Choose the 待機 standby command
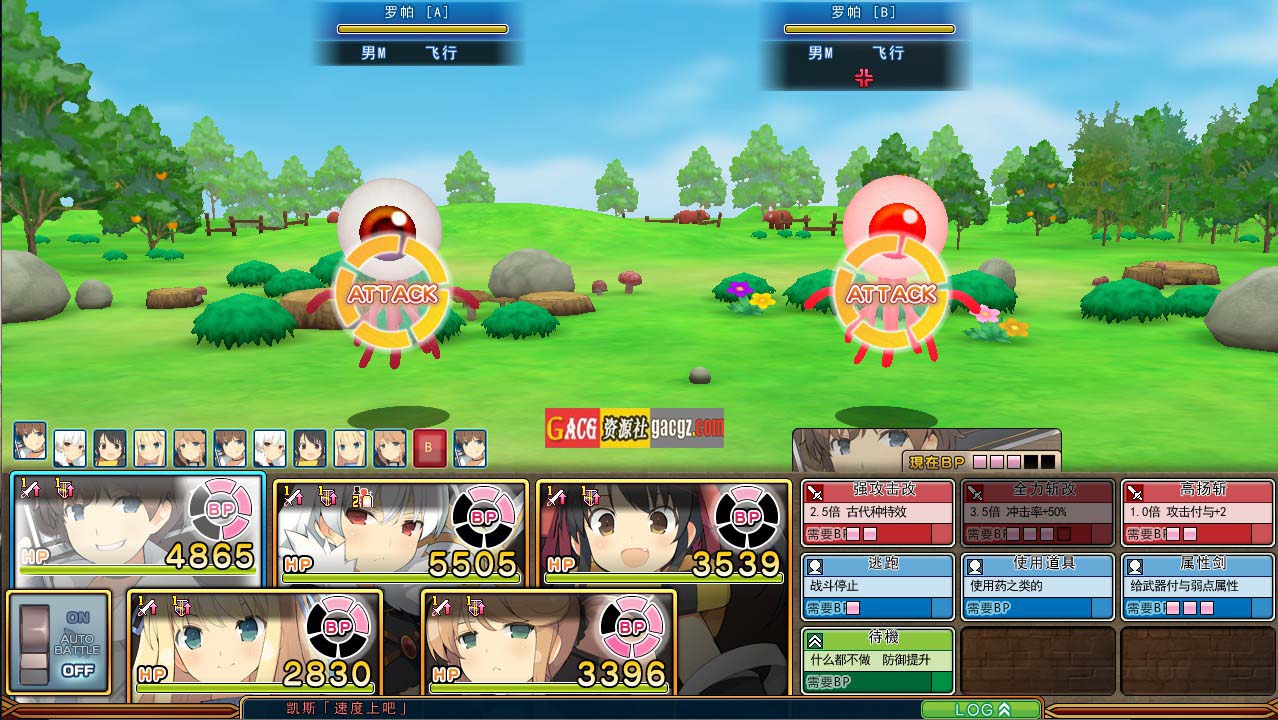 pyautogui.click(x=877, y=660)
